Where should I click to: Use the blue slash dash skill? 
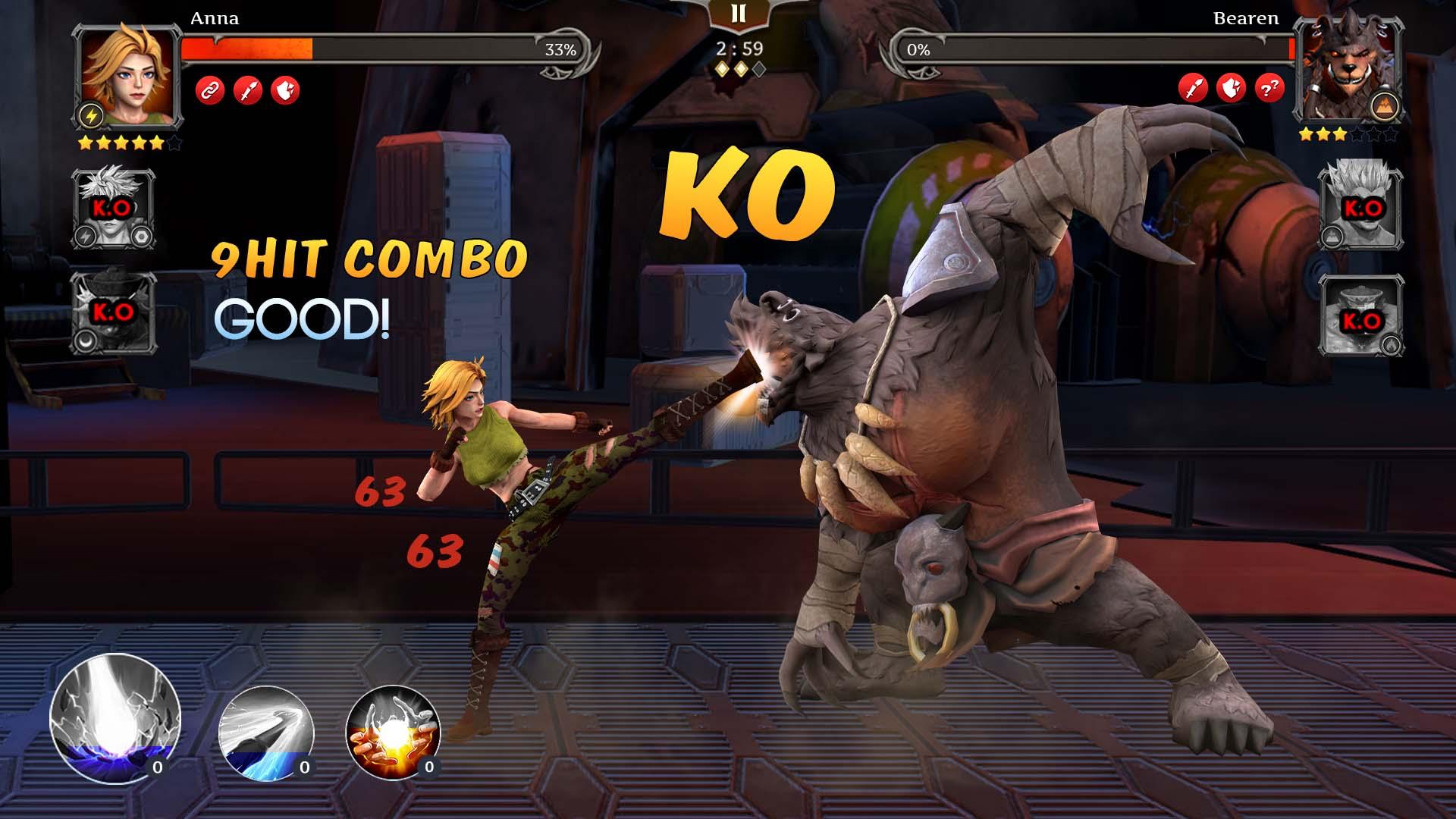tap(266, 733)
